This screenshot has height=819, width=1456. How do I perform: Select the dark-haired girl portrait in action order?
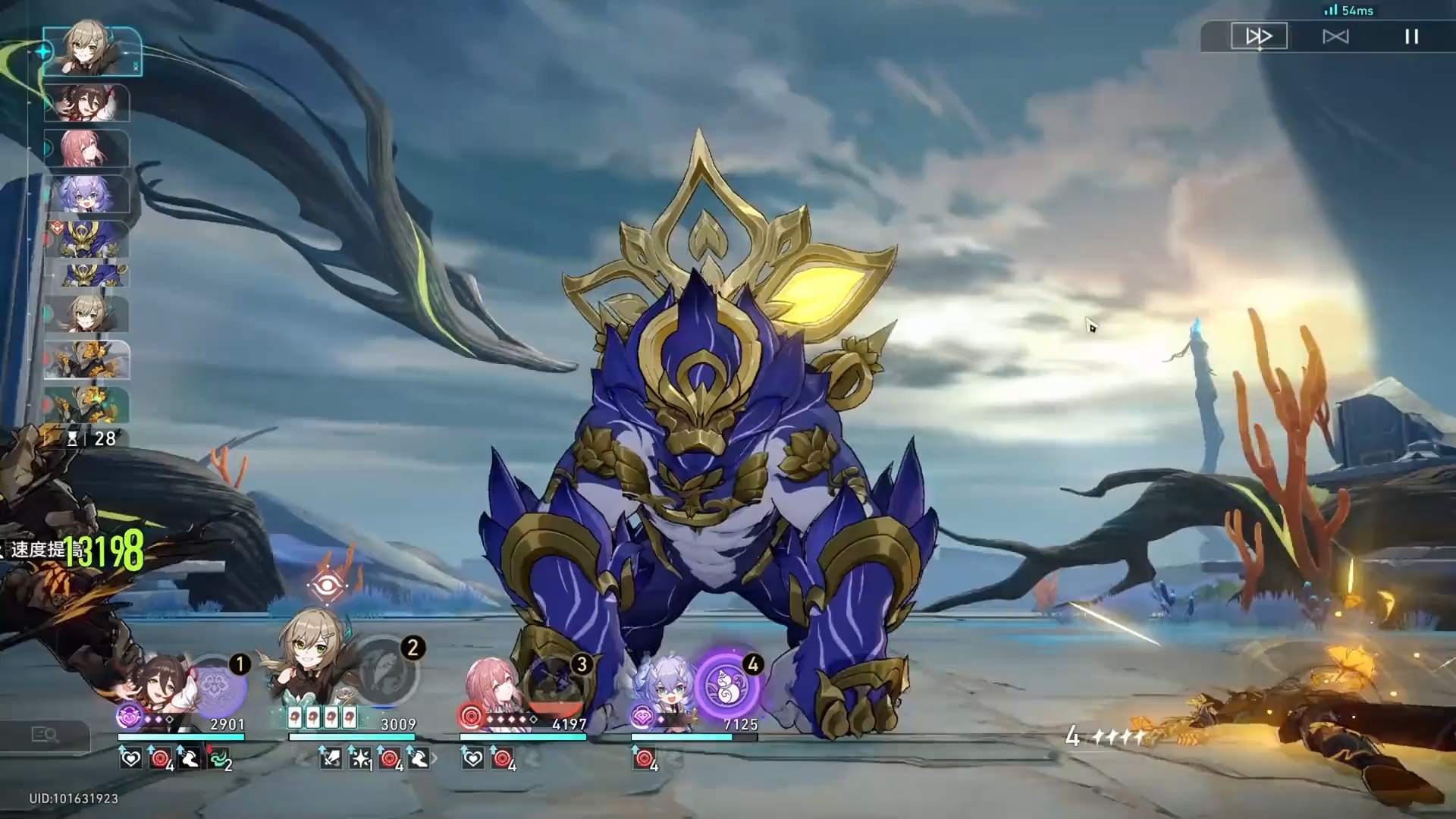tap(86, 103)
